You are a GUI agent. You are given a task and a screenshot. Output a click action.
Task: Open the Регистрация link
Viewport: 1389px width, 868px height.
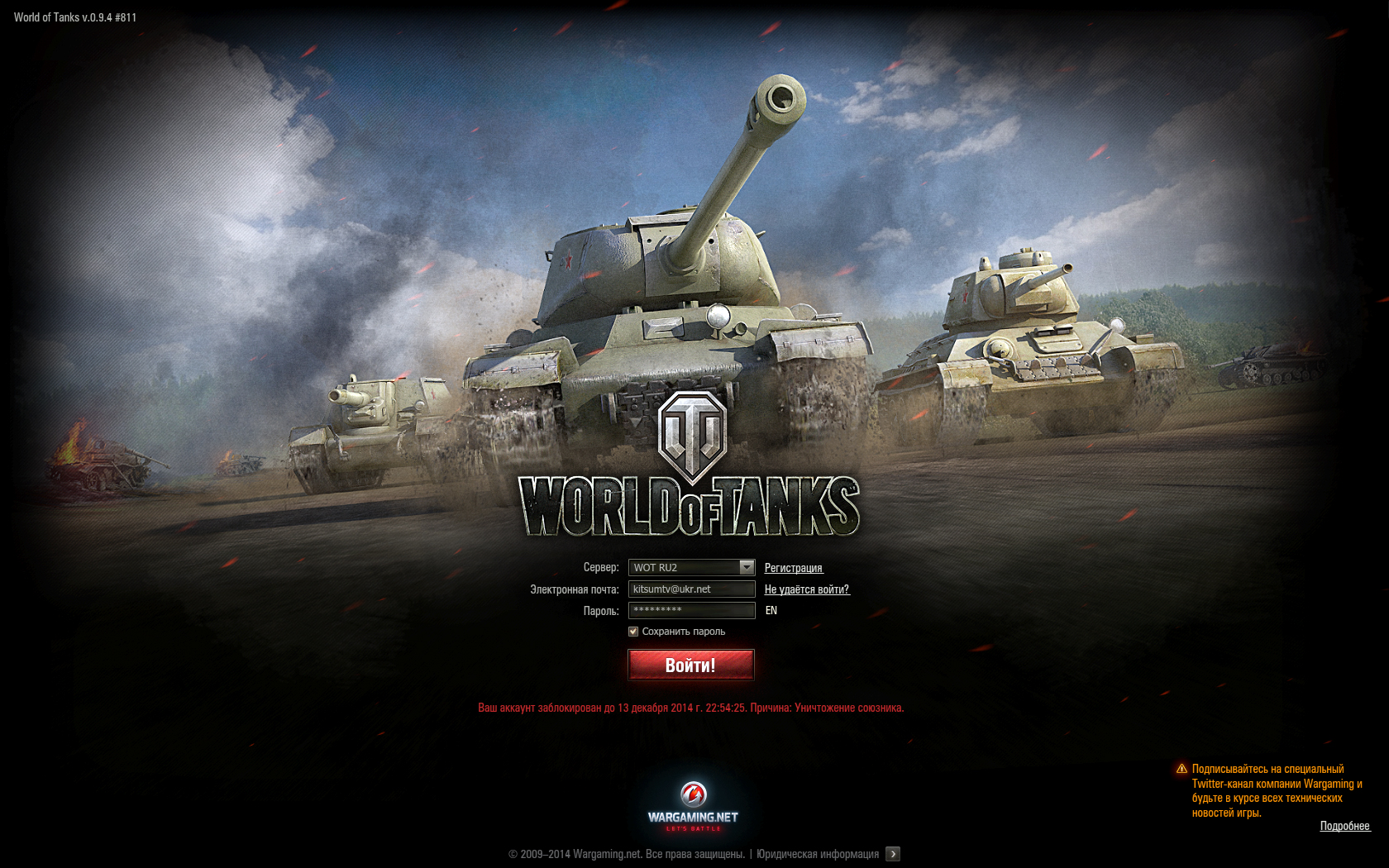(x=793, y=568)
